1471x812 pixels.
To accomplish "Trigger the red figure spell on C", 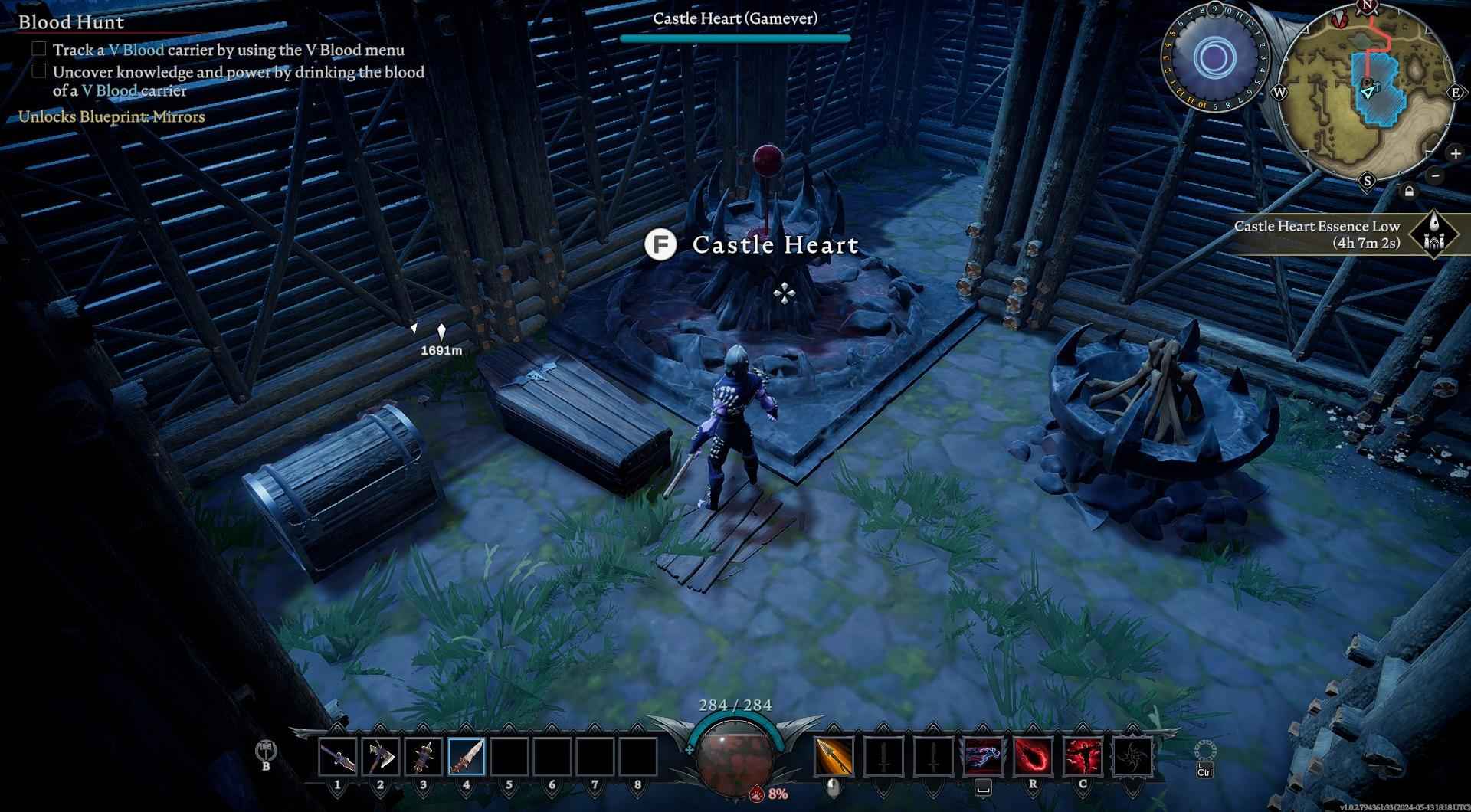I will tap(1083, 756).
